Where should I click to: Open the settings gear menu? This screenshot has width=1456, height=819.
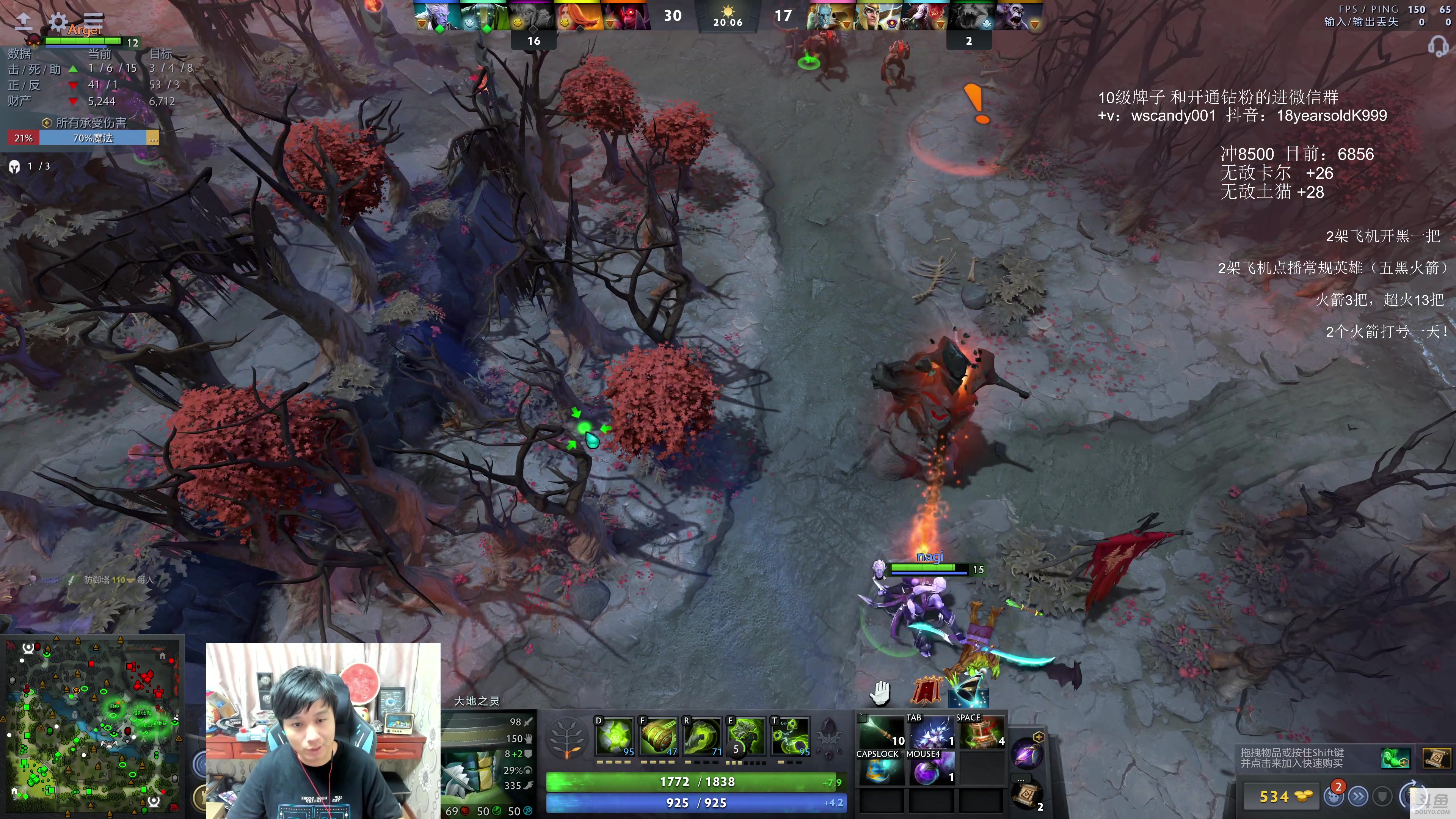tap(58, 22)
